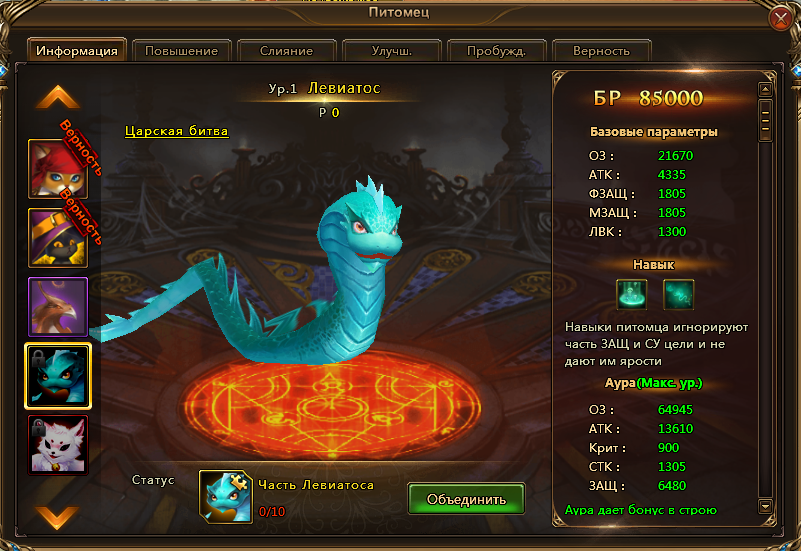The height and width of the screenshot is (551, 801).
Task: Click the stats panel scrollbar down arrow
Action: pos(764,505)
